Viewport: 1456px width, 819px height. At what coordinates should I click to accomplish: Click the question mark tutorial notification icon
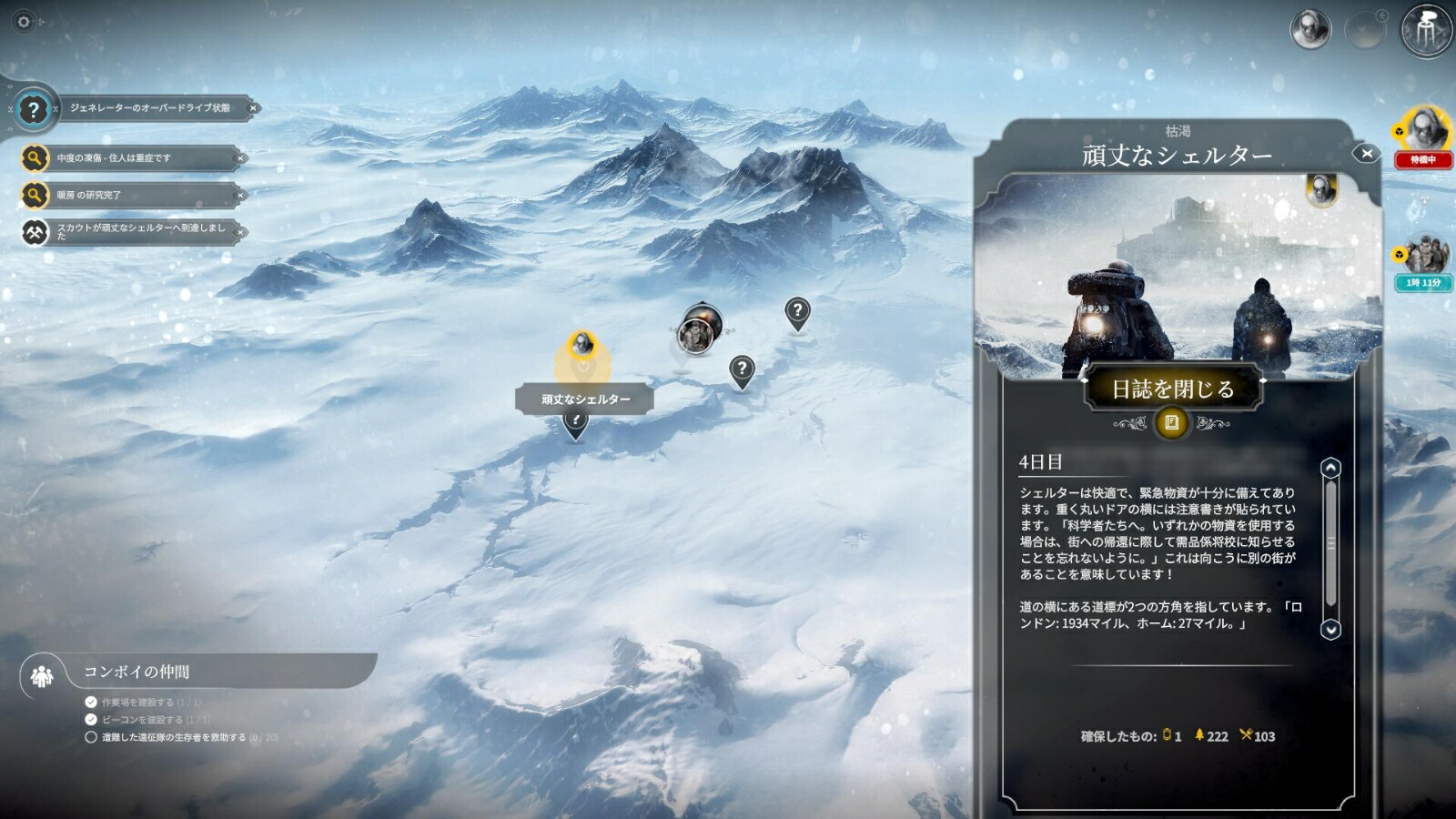[35, 111]
